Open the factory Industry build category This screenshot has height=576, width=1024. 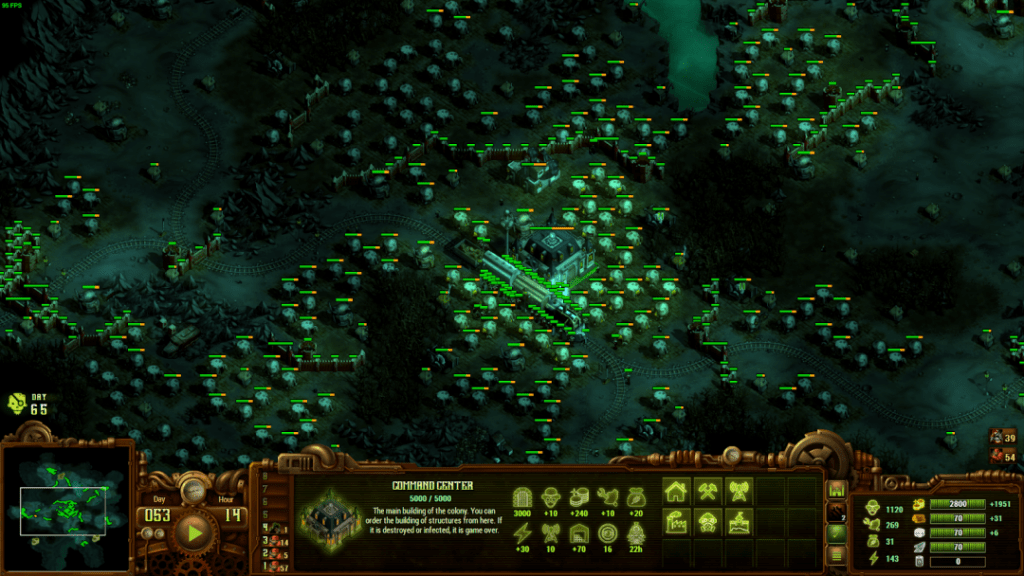point(677,522)
